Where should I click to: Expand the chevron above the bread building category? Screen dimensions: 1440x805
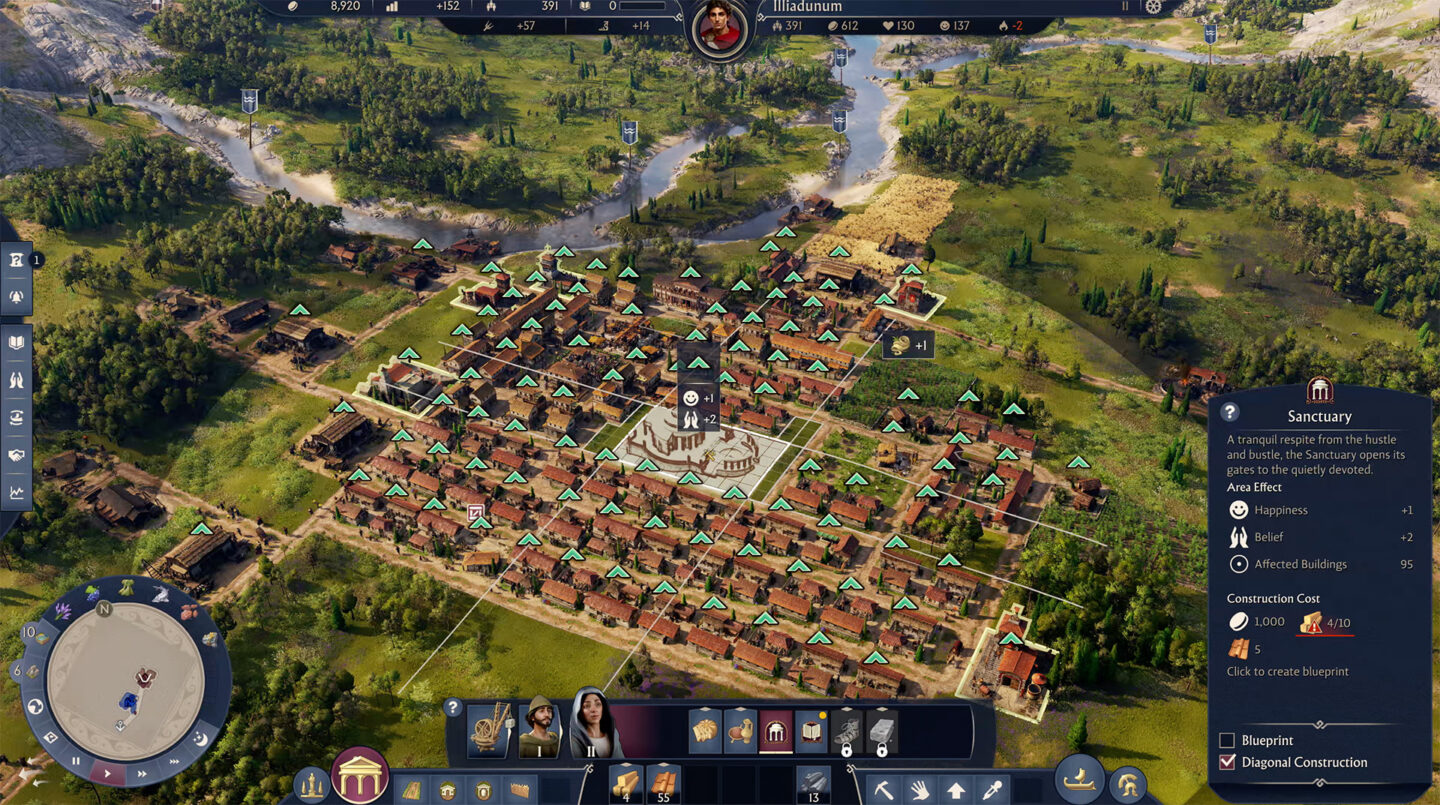[x=706, y=710]
